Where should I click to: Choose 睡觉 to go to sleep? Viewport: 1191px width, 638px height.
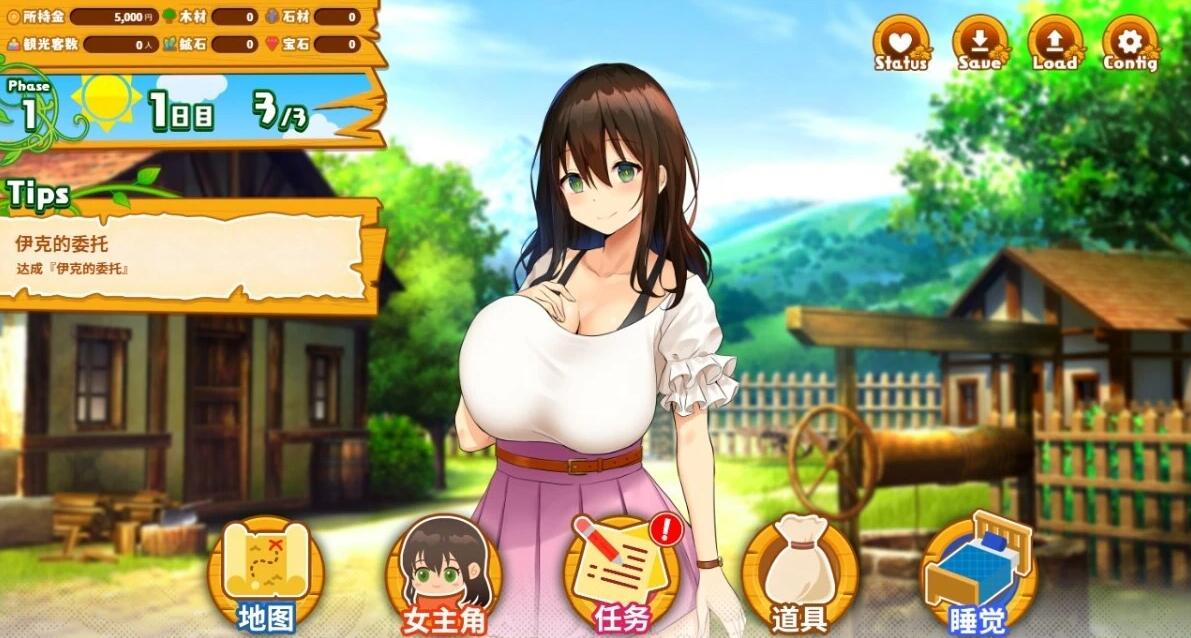click(978, 575)
